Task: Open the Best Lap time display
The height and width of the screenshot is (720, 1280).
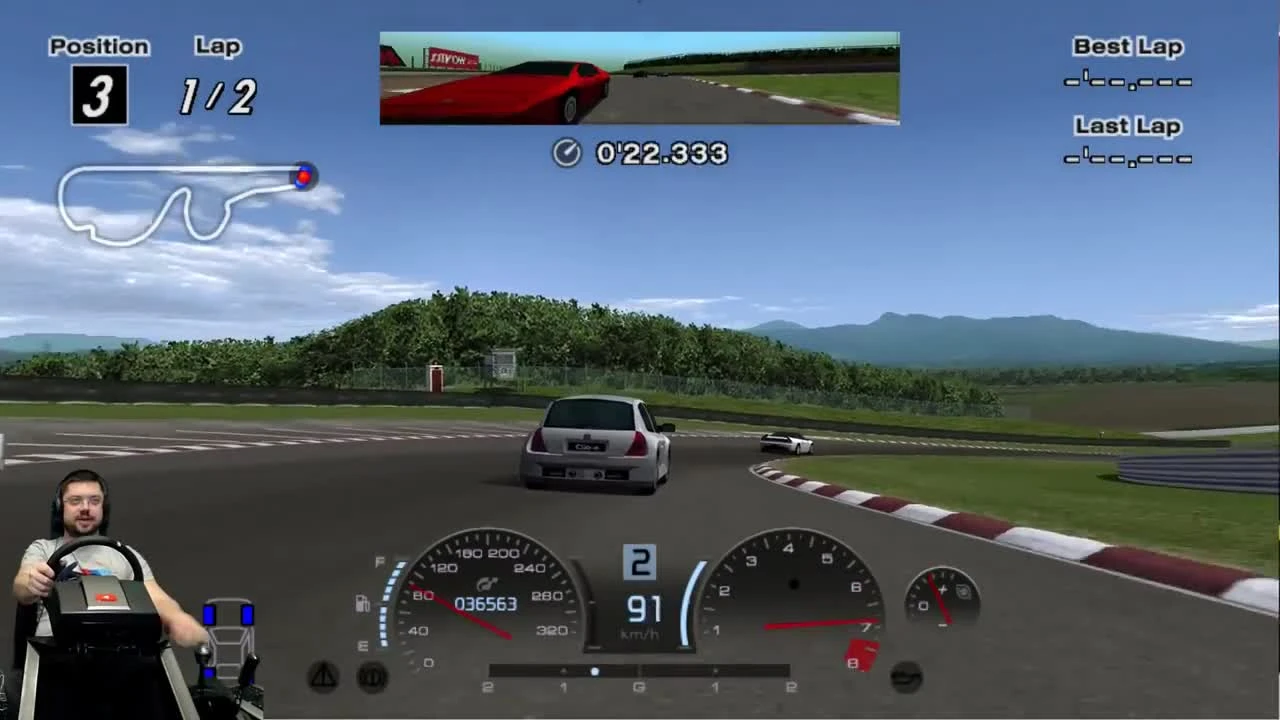Action: (x=1127, y=82)
